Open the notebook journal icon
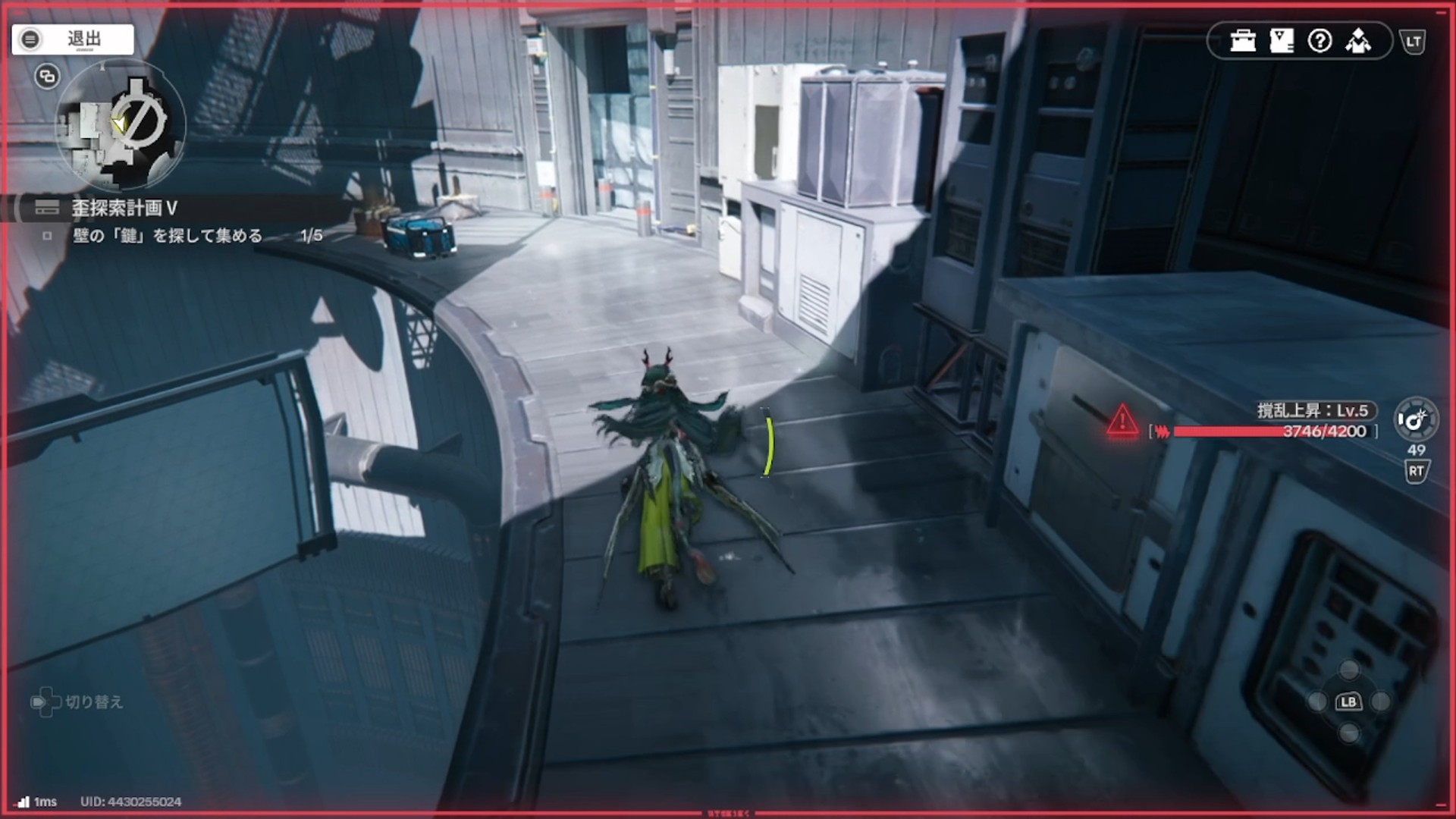This screenshot has width=1456, height=819. tap(1282, 41)
